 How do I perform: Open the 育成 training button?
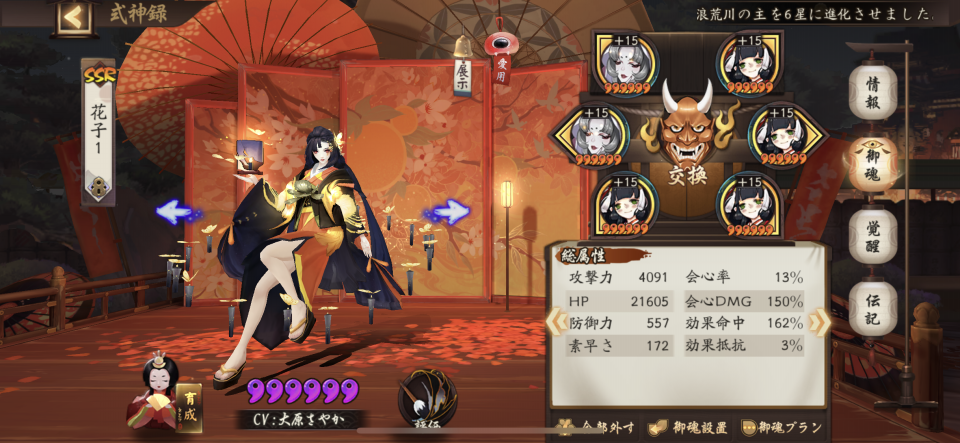[x=188, y=407]
